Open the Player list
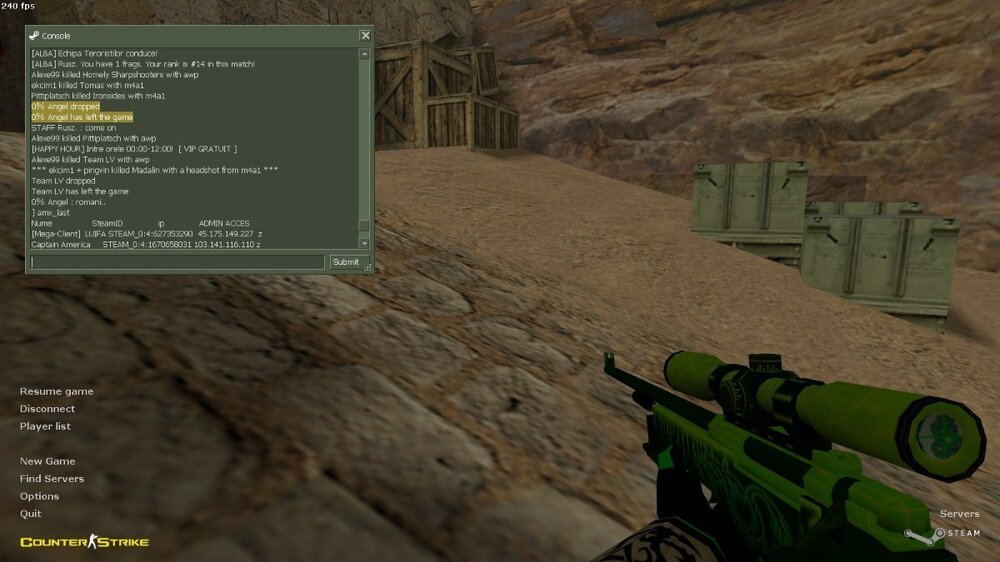Image resolution: width=1000 pixels, height=562 pixels. 45,426
